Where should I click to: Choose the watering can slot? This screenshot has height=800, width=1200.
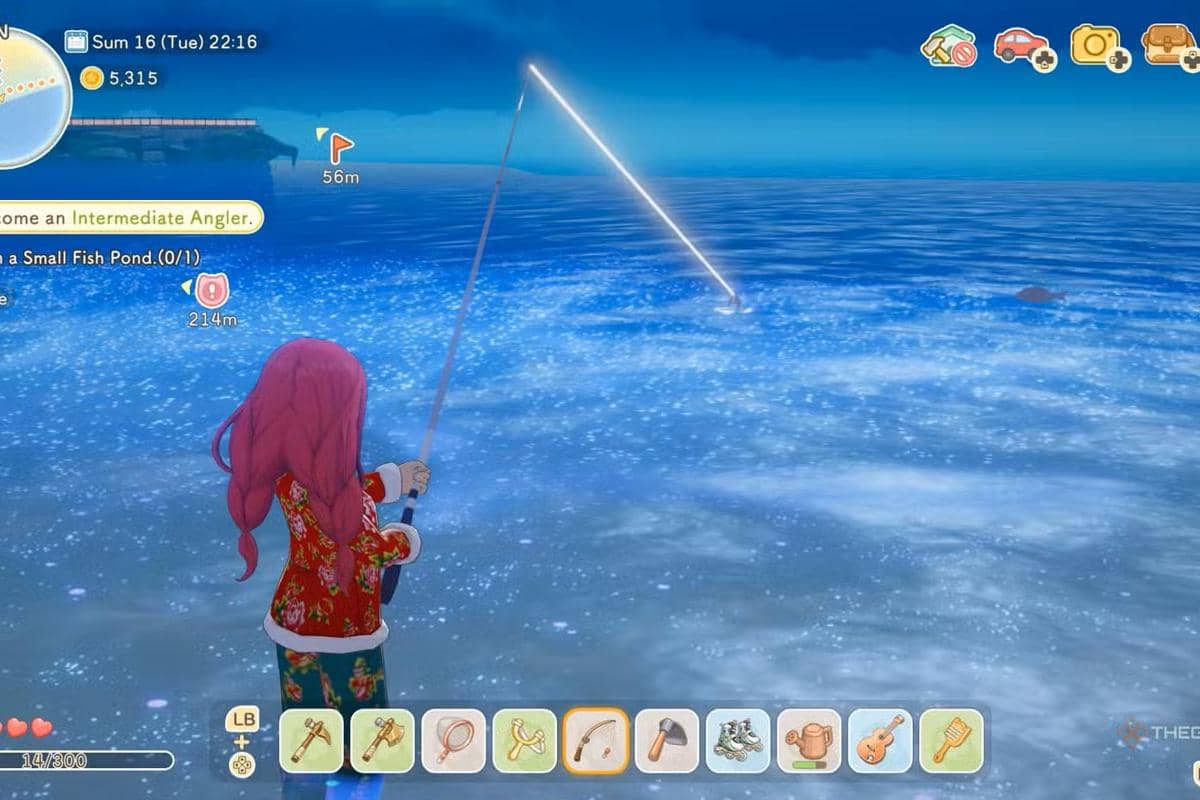coord(809,741)
